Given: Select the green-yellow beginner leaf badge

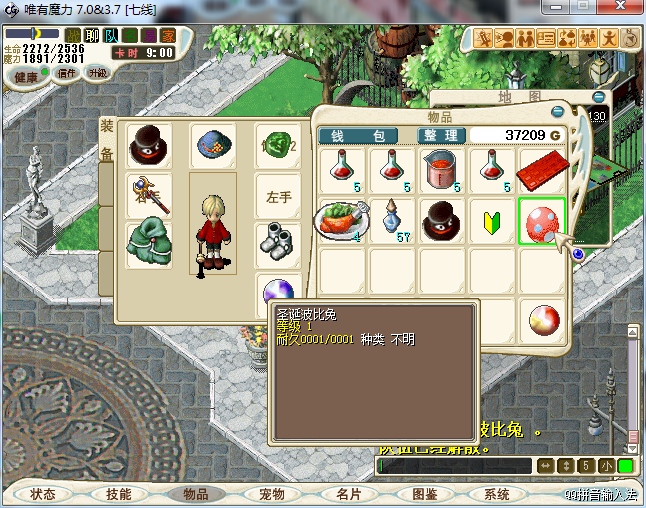Looking at the screenshot, I should (x=492, y=220).
